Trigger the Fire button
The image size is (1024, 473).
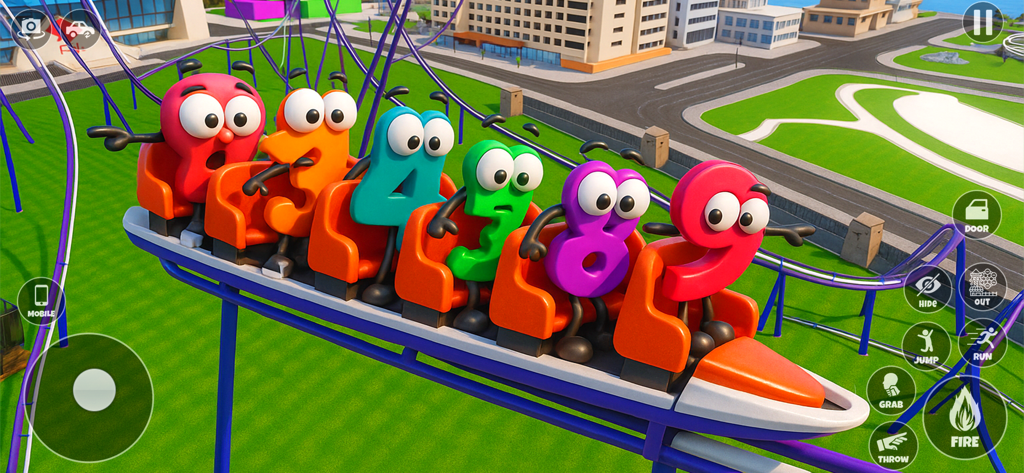pyautogui.click(x=964, y=417)
